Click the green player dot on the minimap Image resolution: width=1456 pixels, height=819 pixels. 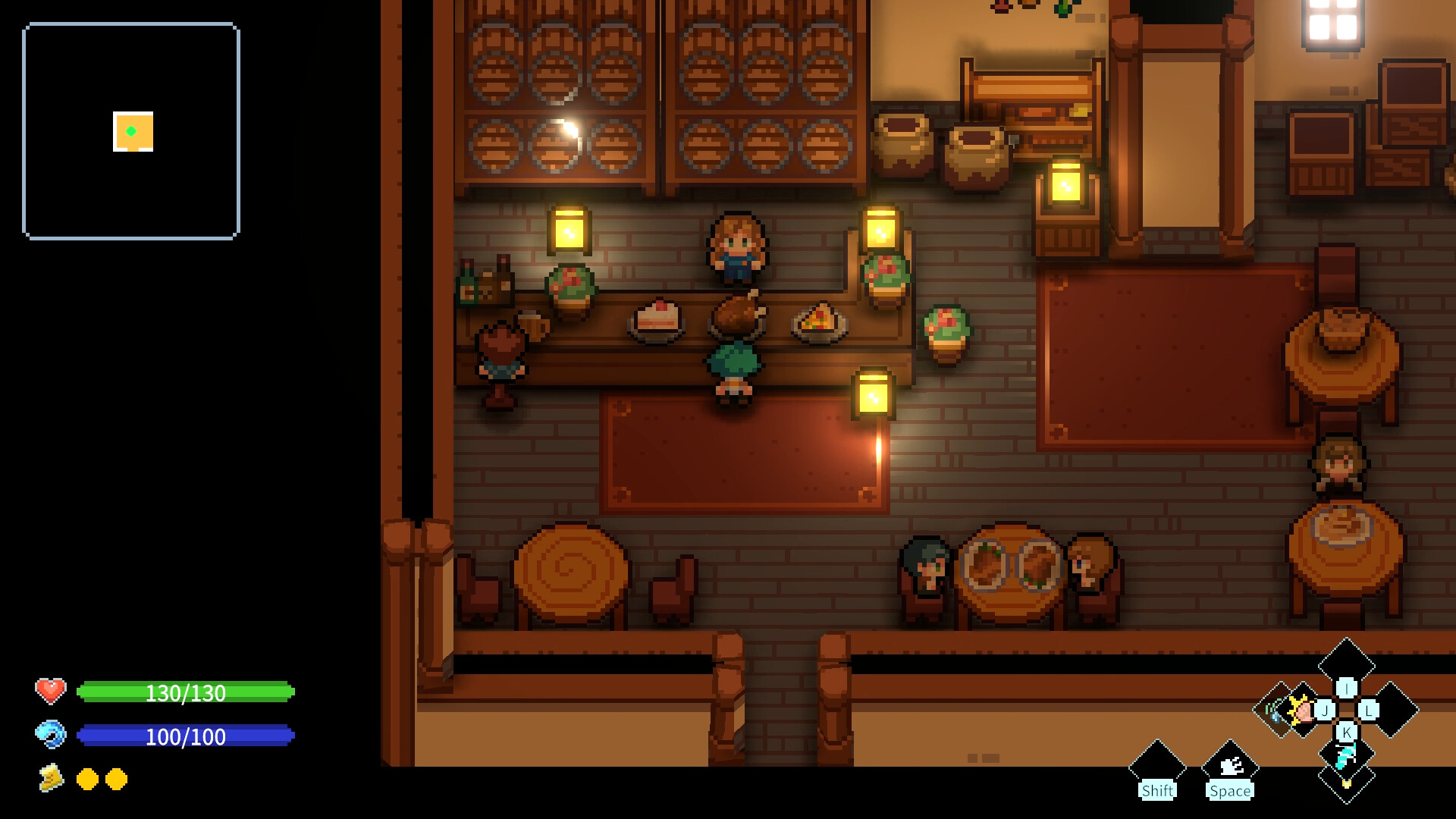point(133,130)
